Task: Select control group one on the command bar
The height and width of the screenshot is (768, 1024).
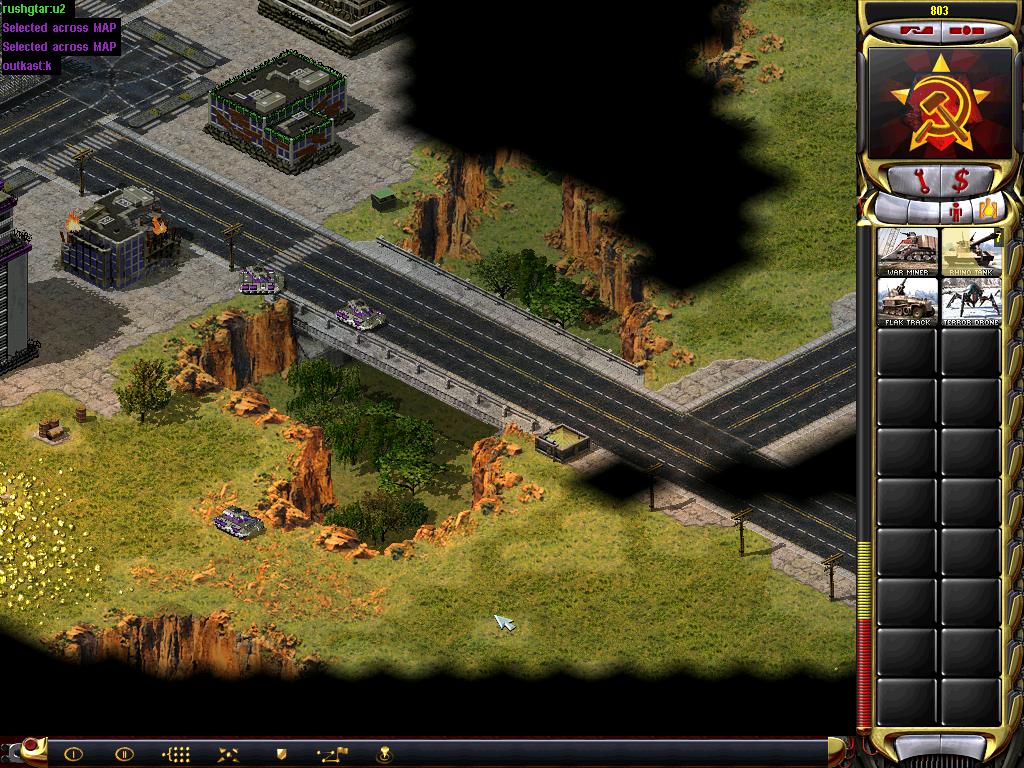Action: (73, 754)
